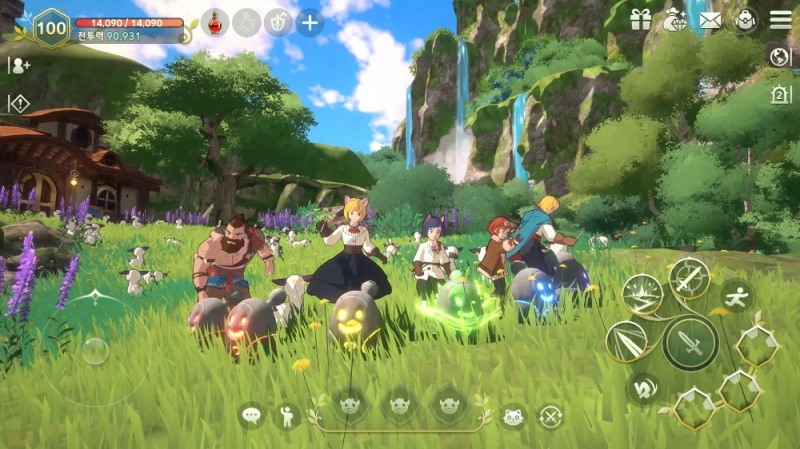Screen dimensions: 800x449
Task: Open the add-friend party icon
Action: point(19,65)
